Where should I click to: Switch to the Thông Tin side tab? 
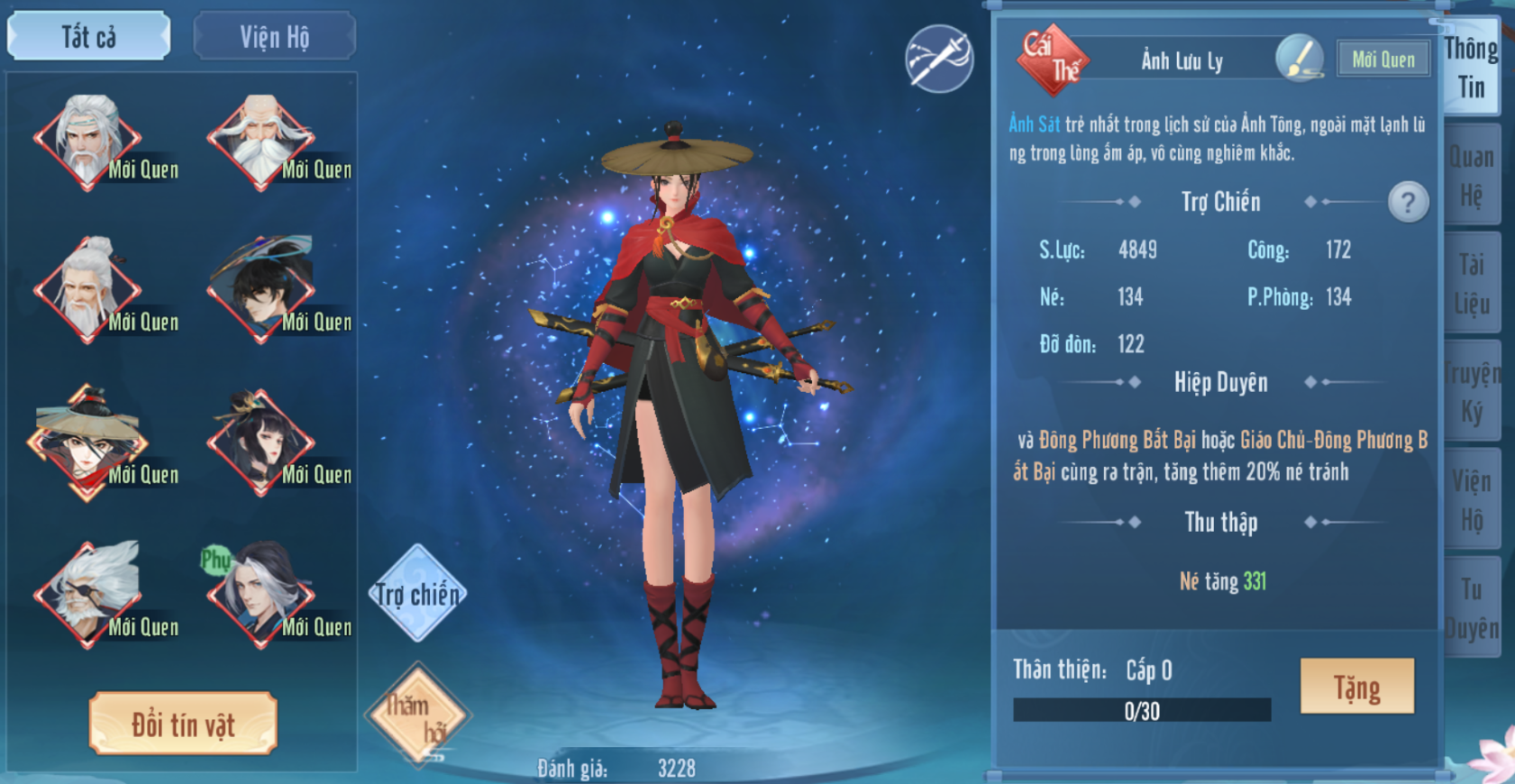(1471, 68)
